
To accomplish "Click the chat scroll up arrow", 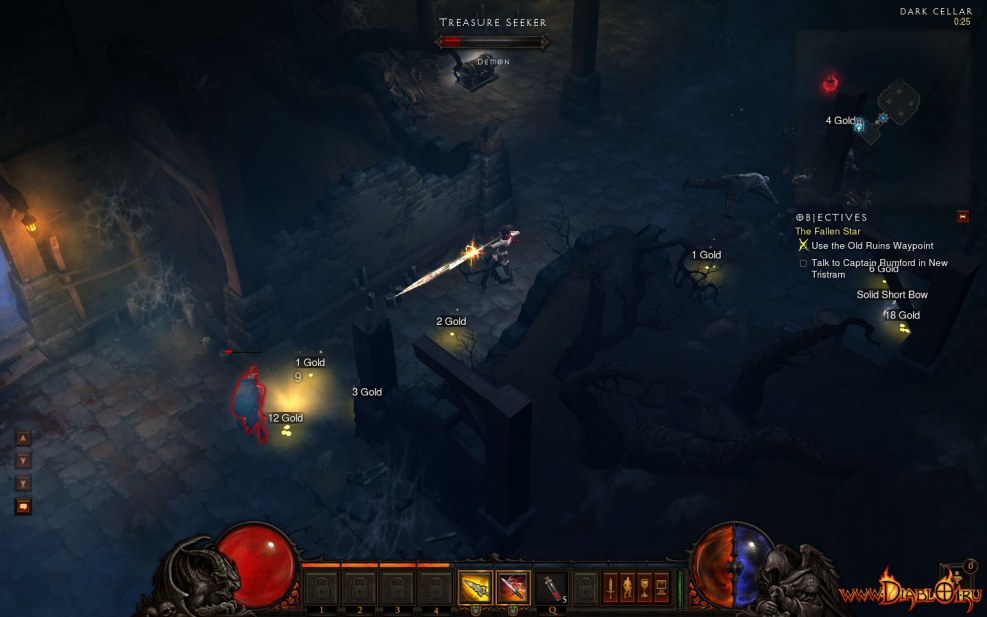I will (x=23, y=438).
